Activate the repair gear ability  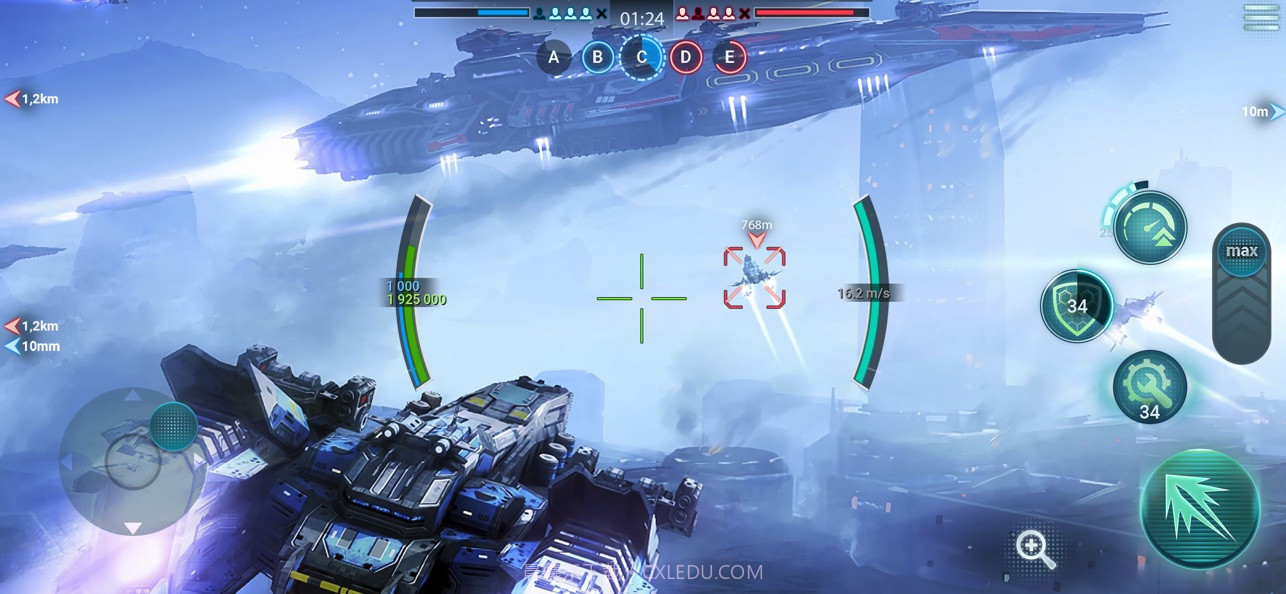tap(1149, 387)
